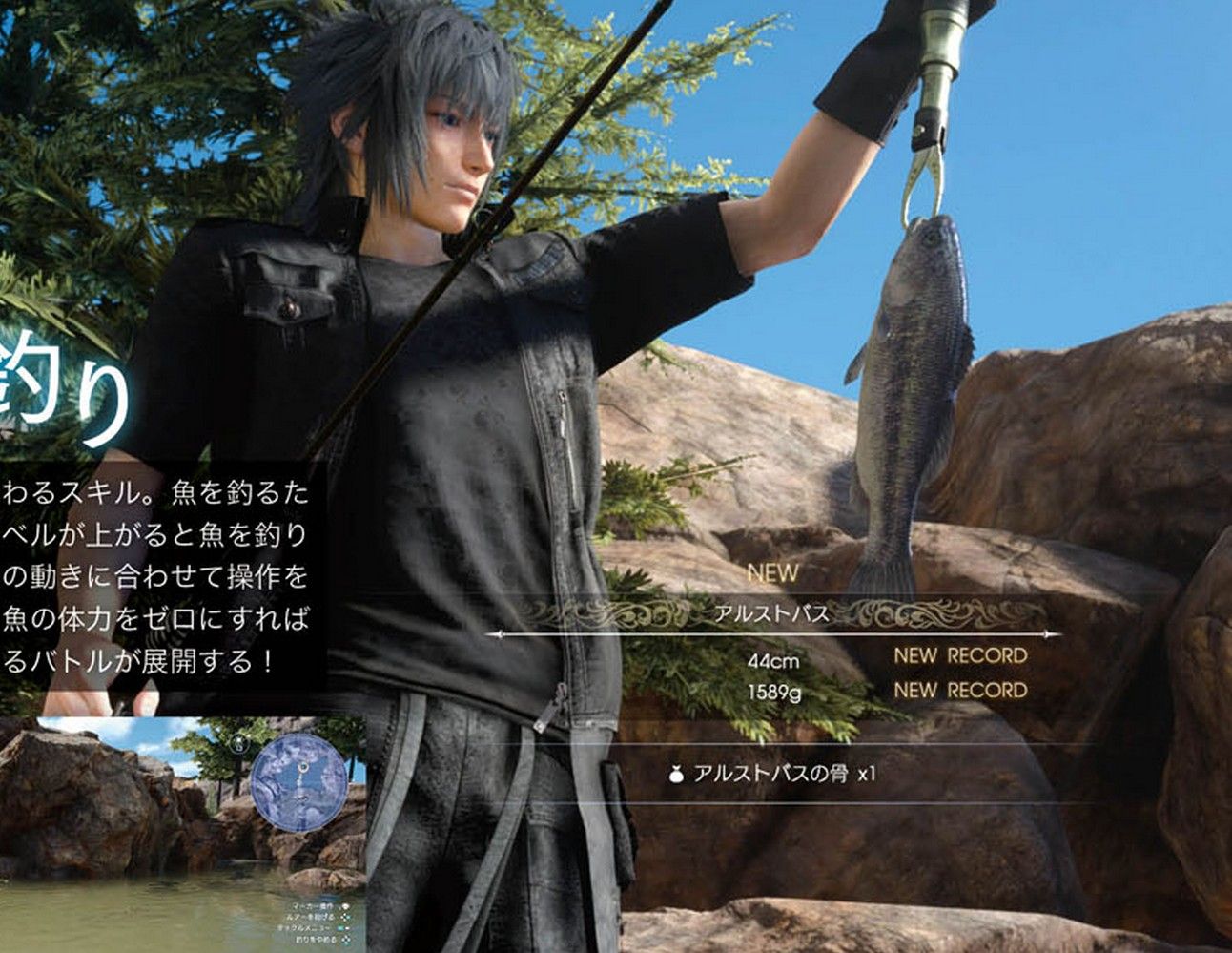Click the button icon next to 釣りをやめる
This screenshot has width=1232, height=953.
(345, 939)
